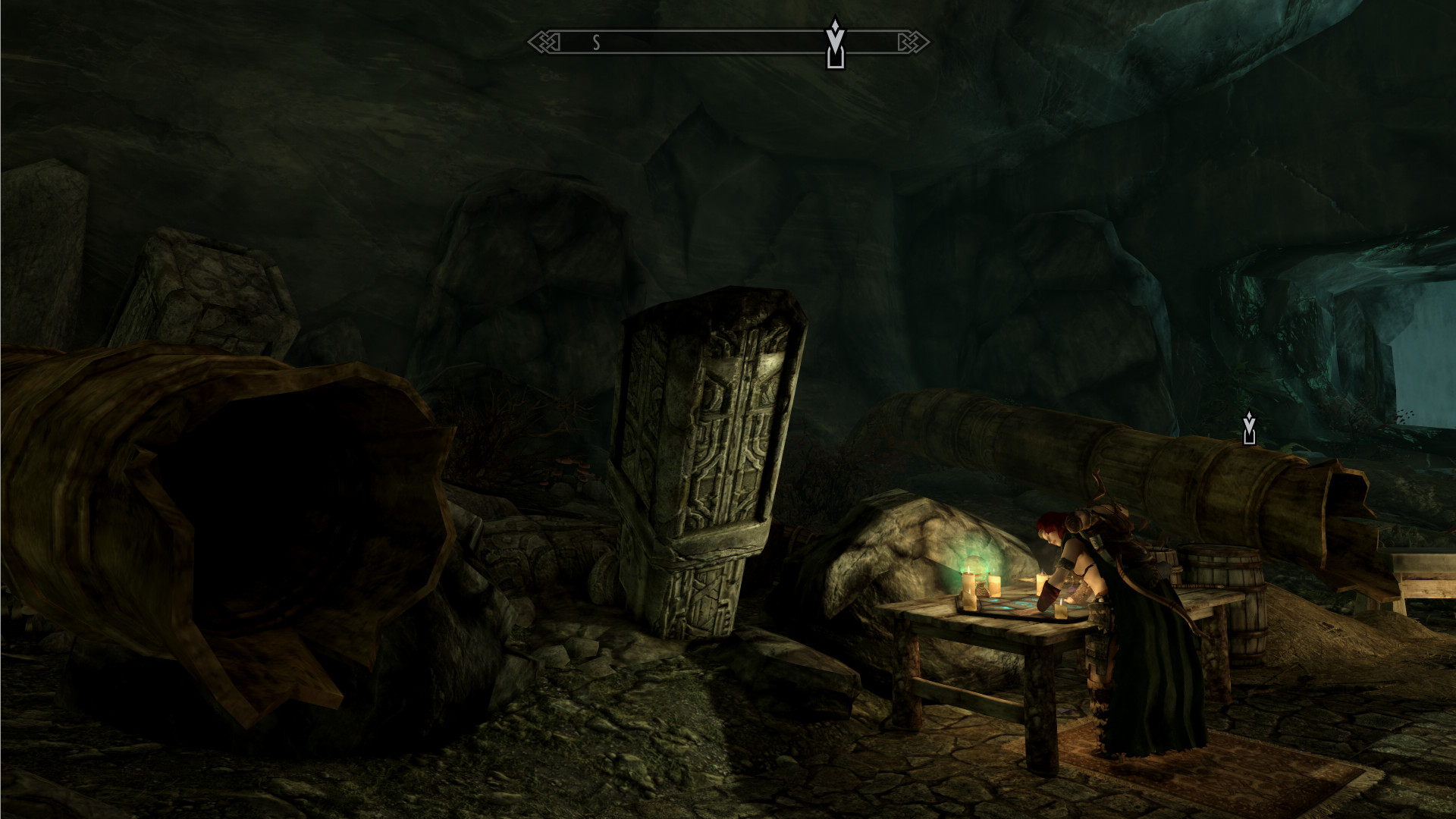Click the South letter on the compass
The height and width of the screenshot is (819, 1456).
[x=596, y=43]
